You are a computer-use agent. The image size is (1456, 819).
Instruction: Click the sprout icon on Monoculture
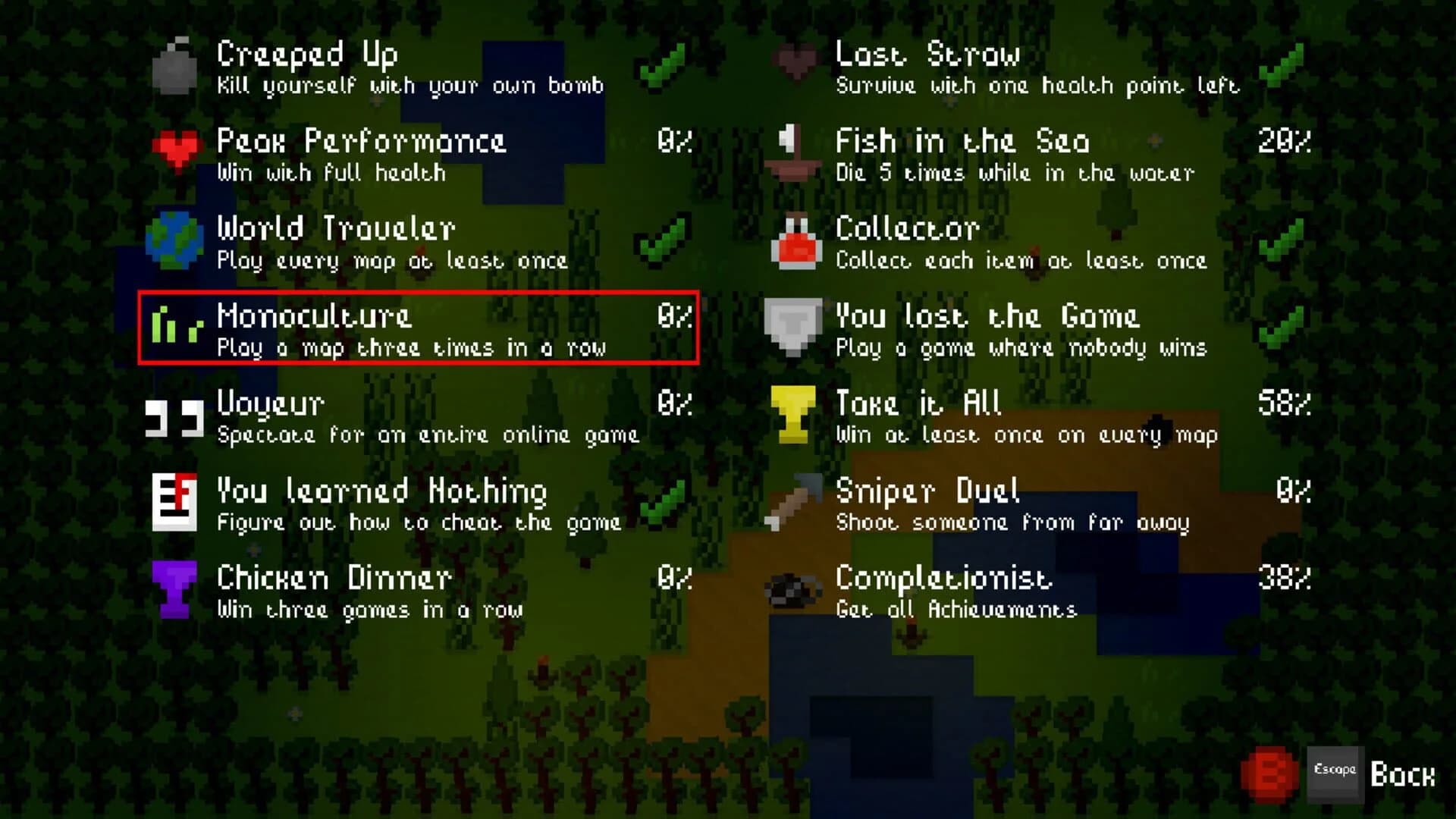pyautogui.click(x=176, y=326)
